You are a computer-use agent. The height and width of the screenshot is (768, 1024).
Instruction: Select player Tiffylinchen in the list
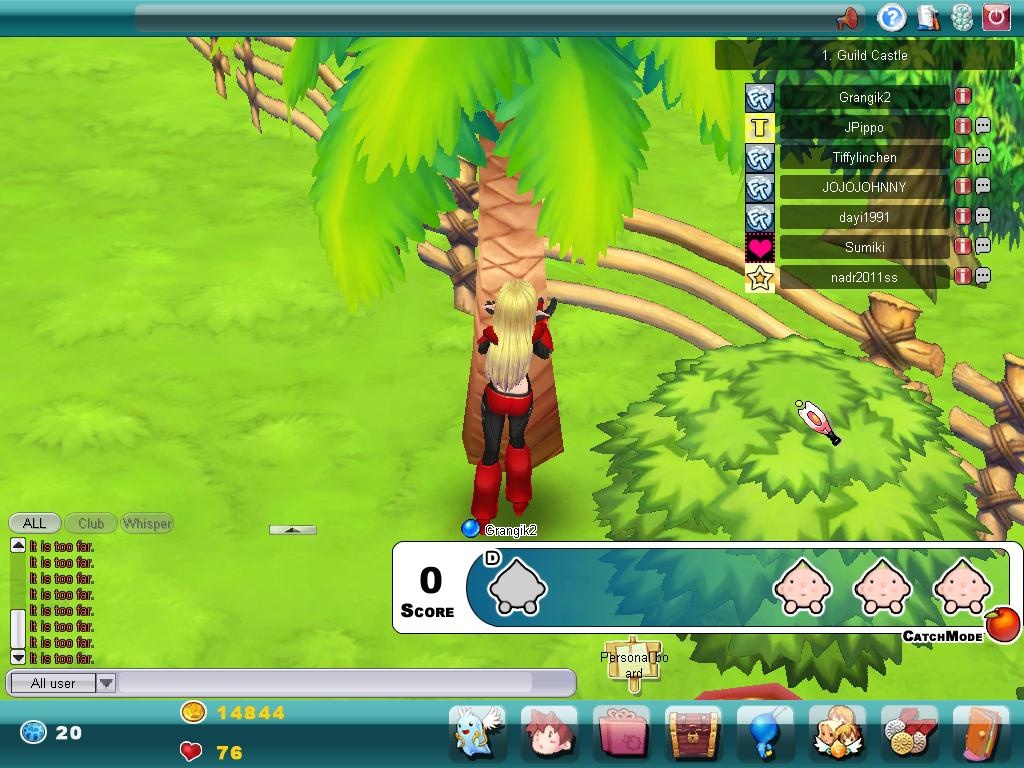pos(864,157)
